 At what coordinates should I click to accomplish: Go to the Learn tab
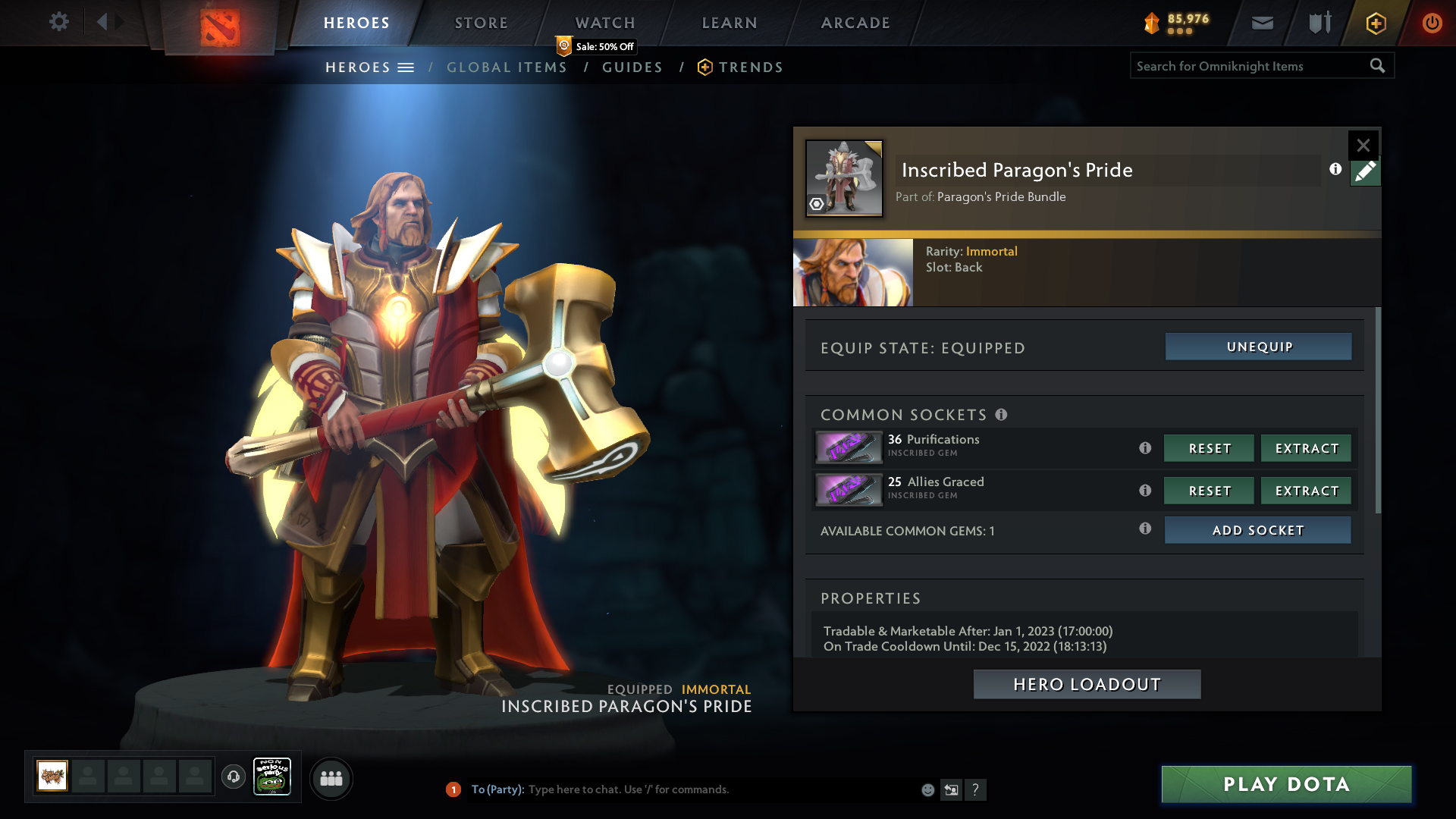coord(729,23)
